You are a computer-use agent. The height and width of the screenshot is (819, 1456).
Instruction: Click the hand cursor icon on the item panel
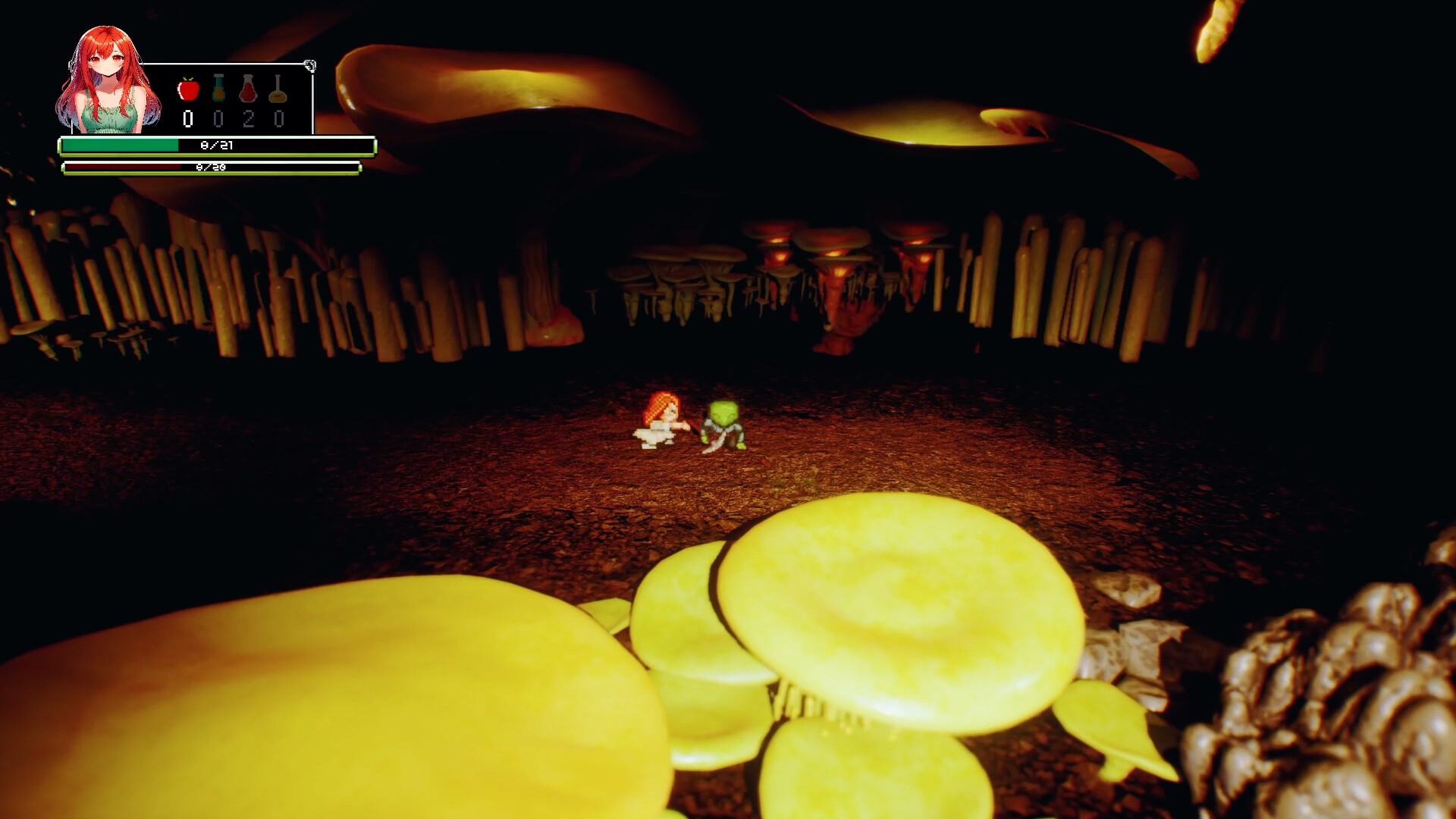309,64
